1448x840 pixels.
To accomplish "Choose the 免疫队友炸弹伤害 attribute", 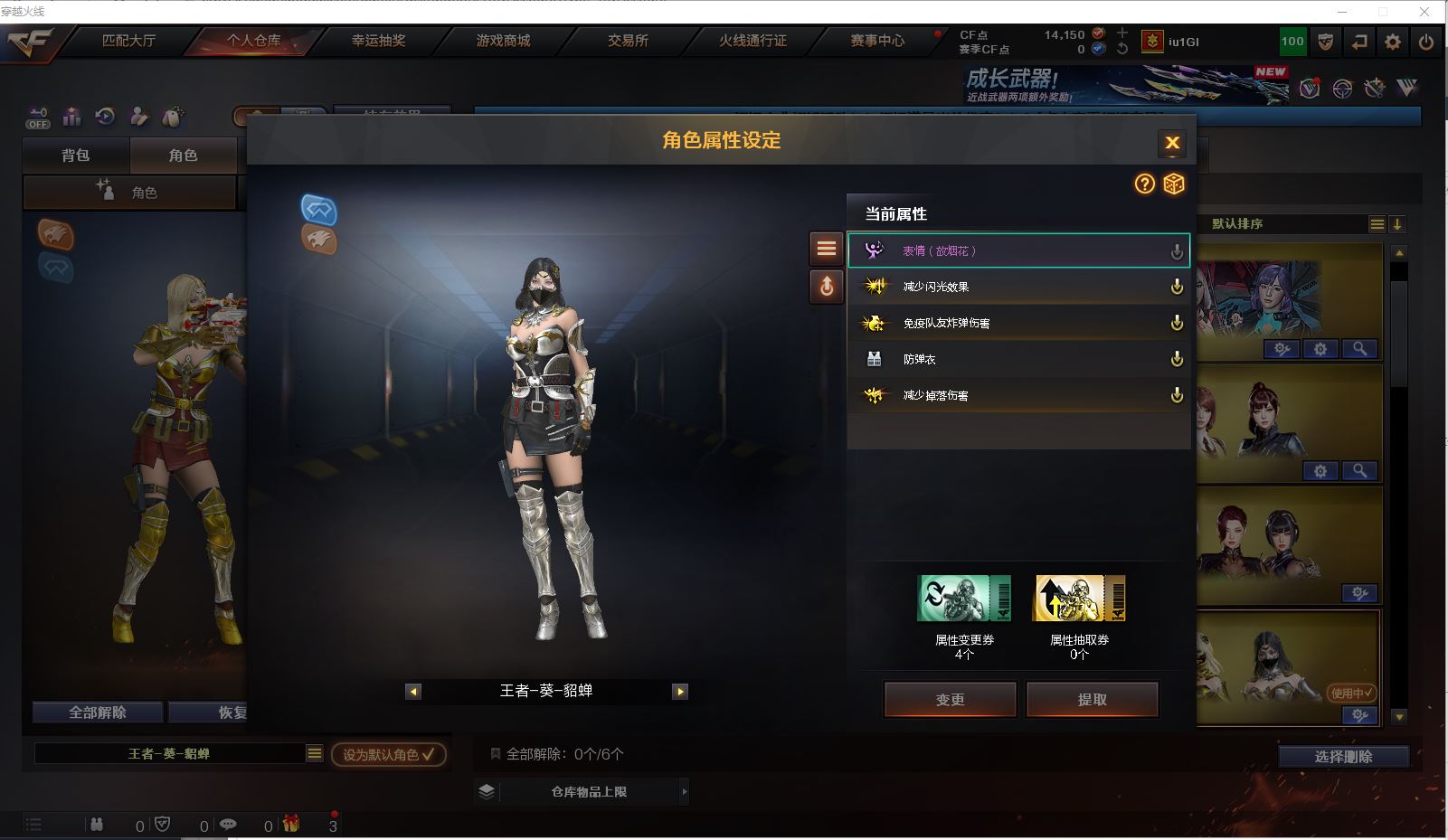I will [1017, 323].
